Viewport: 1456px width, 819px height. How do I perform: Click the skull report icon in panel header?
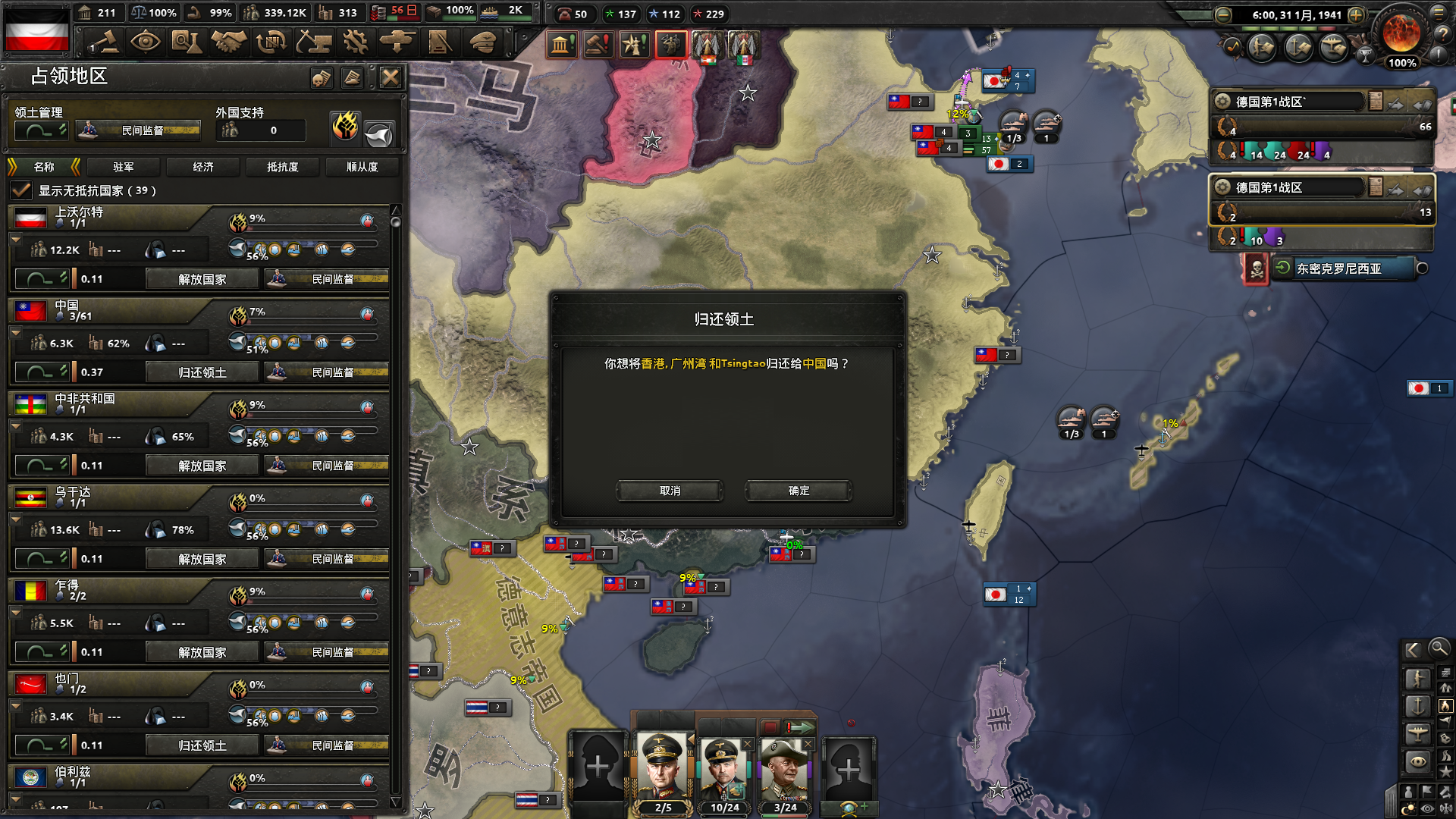pos(322,78)
